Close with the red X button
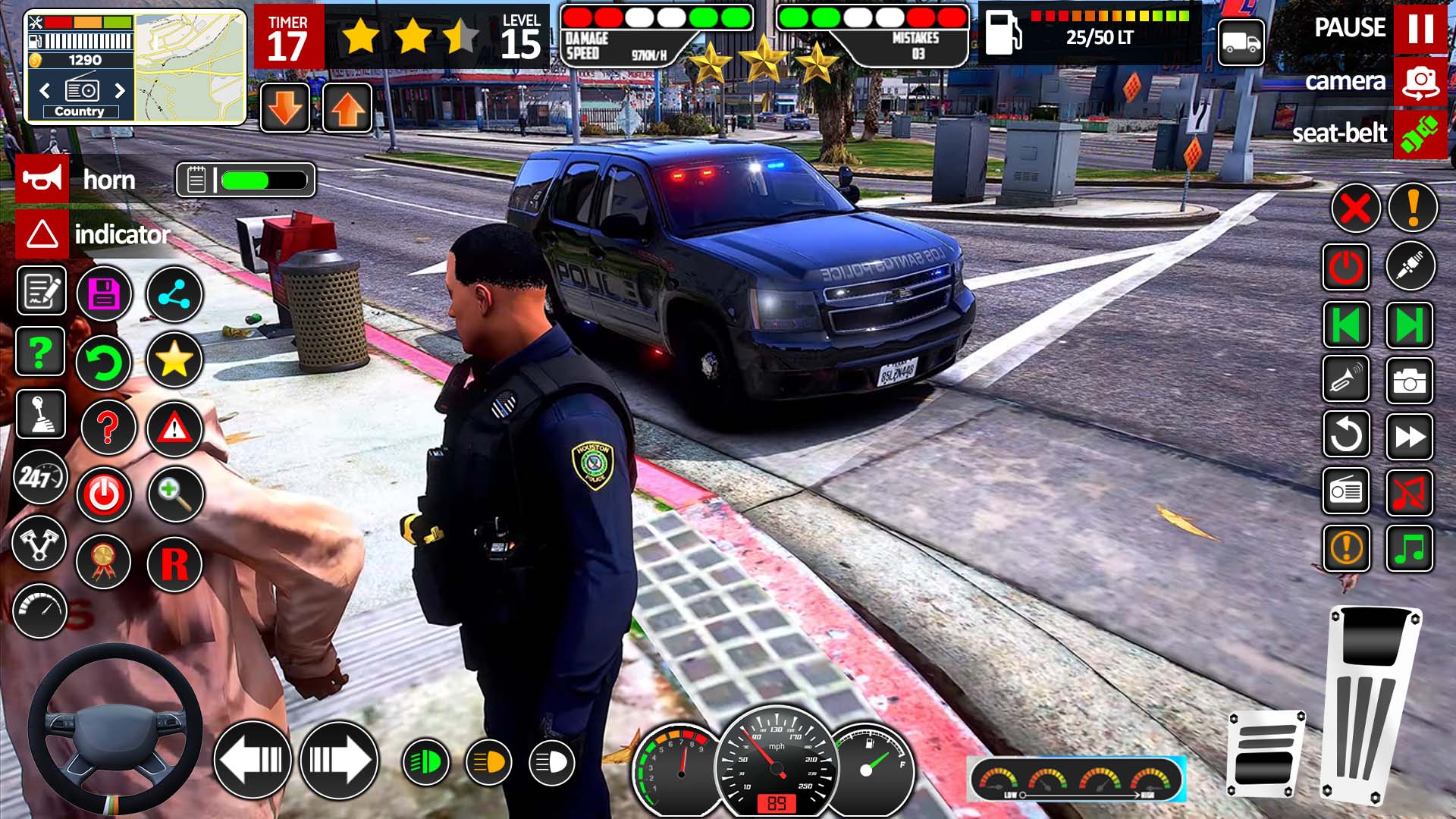Screen dimensions: 1456x819 [1355, 208]
